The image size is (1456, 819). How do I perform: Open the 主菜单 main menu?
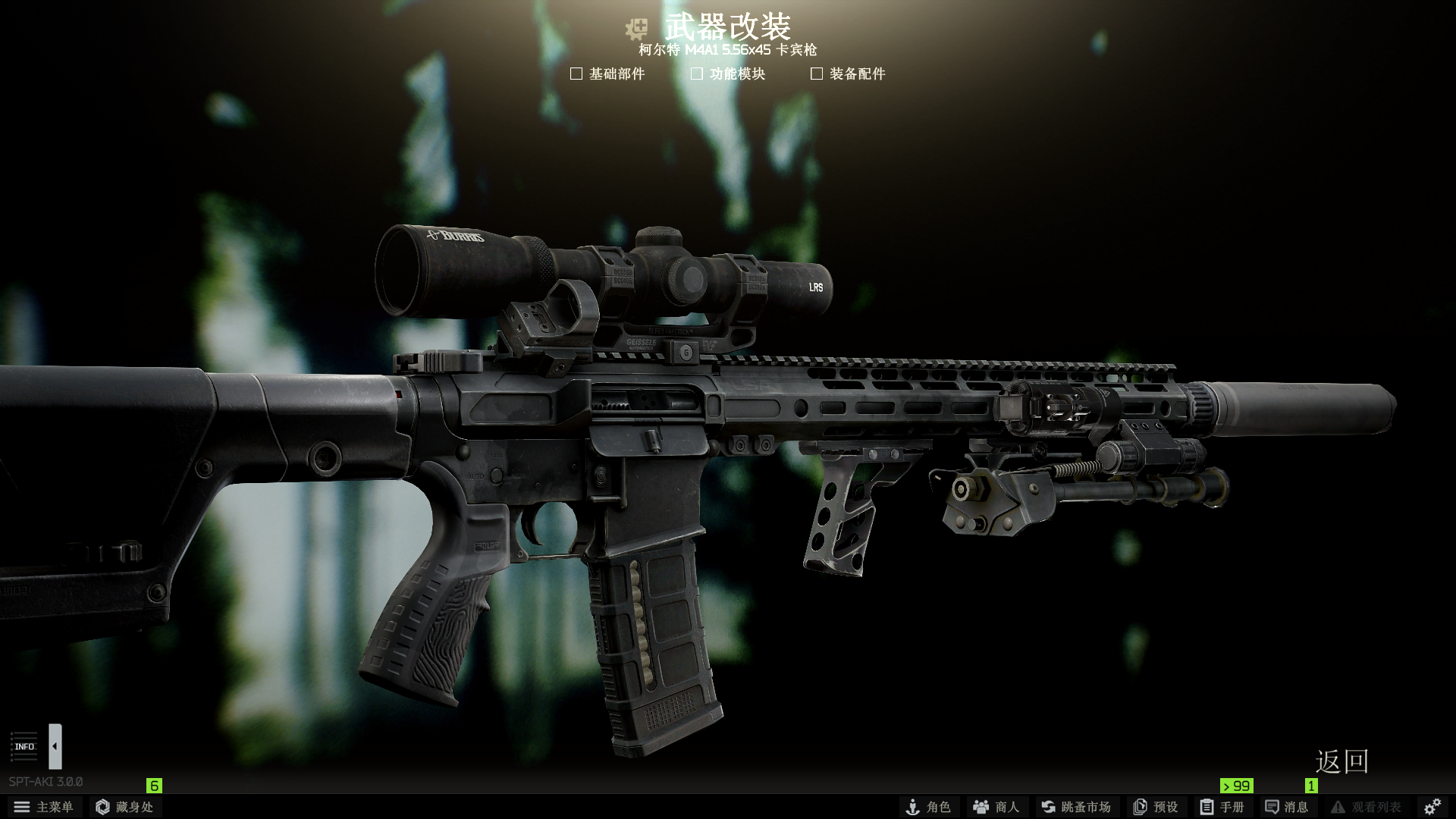click(44, 807)
